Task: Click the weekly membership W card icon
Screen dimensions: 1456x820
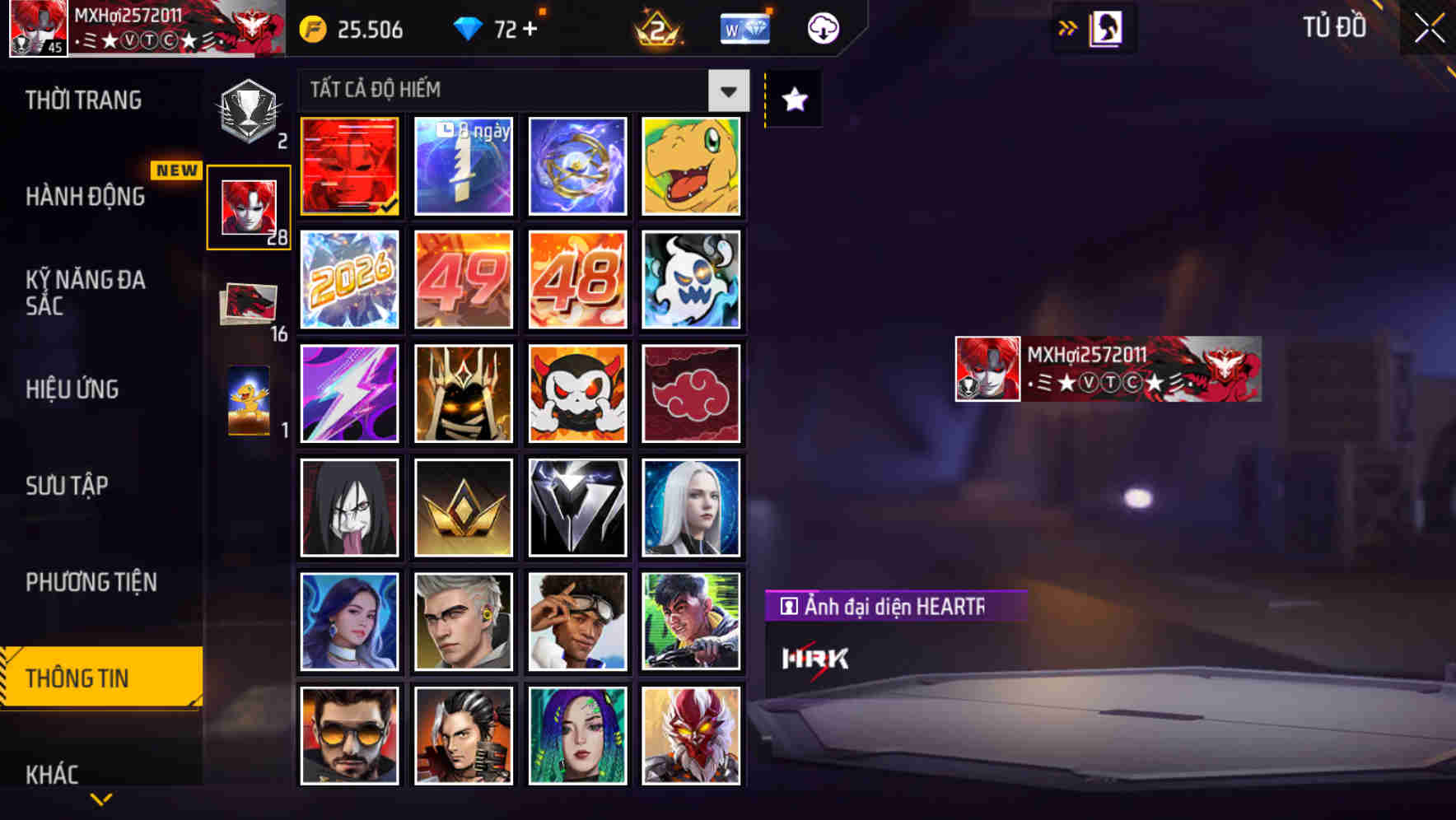Action: (x=744, y=27)
